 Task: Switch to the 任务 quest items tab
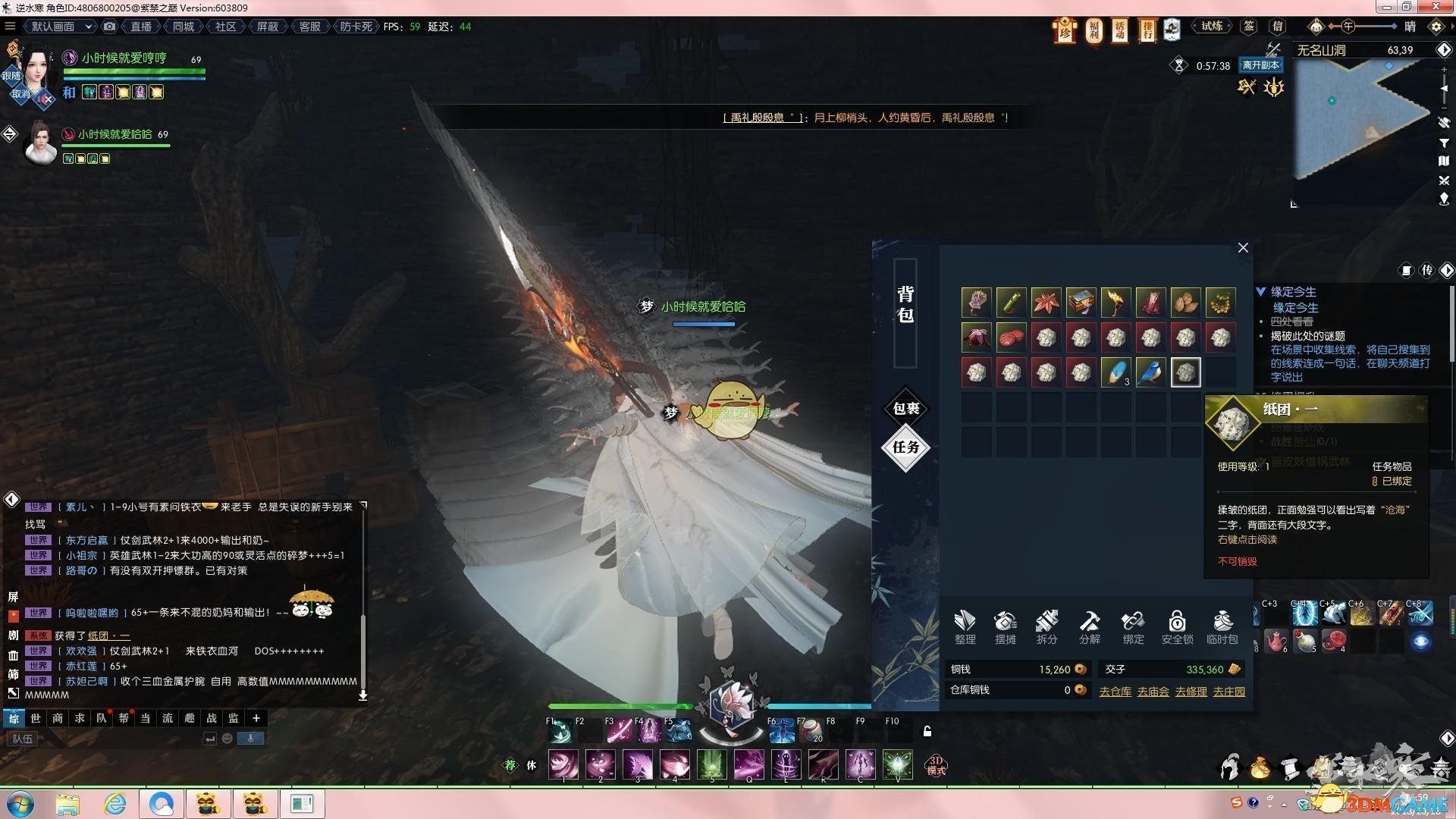[x=906, y=447]
